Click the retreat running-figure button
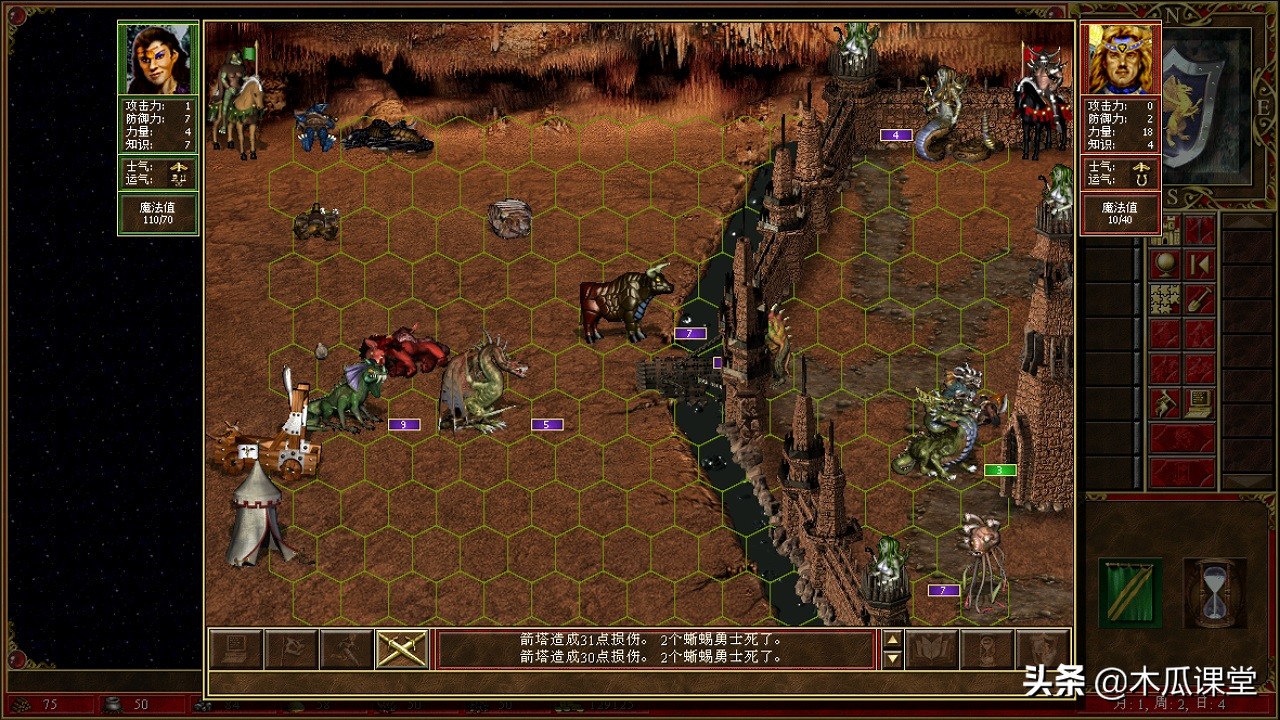 [x=347, y=649]
